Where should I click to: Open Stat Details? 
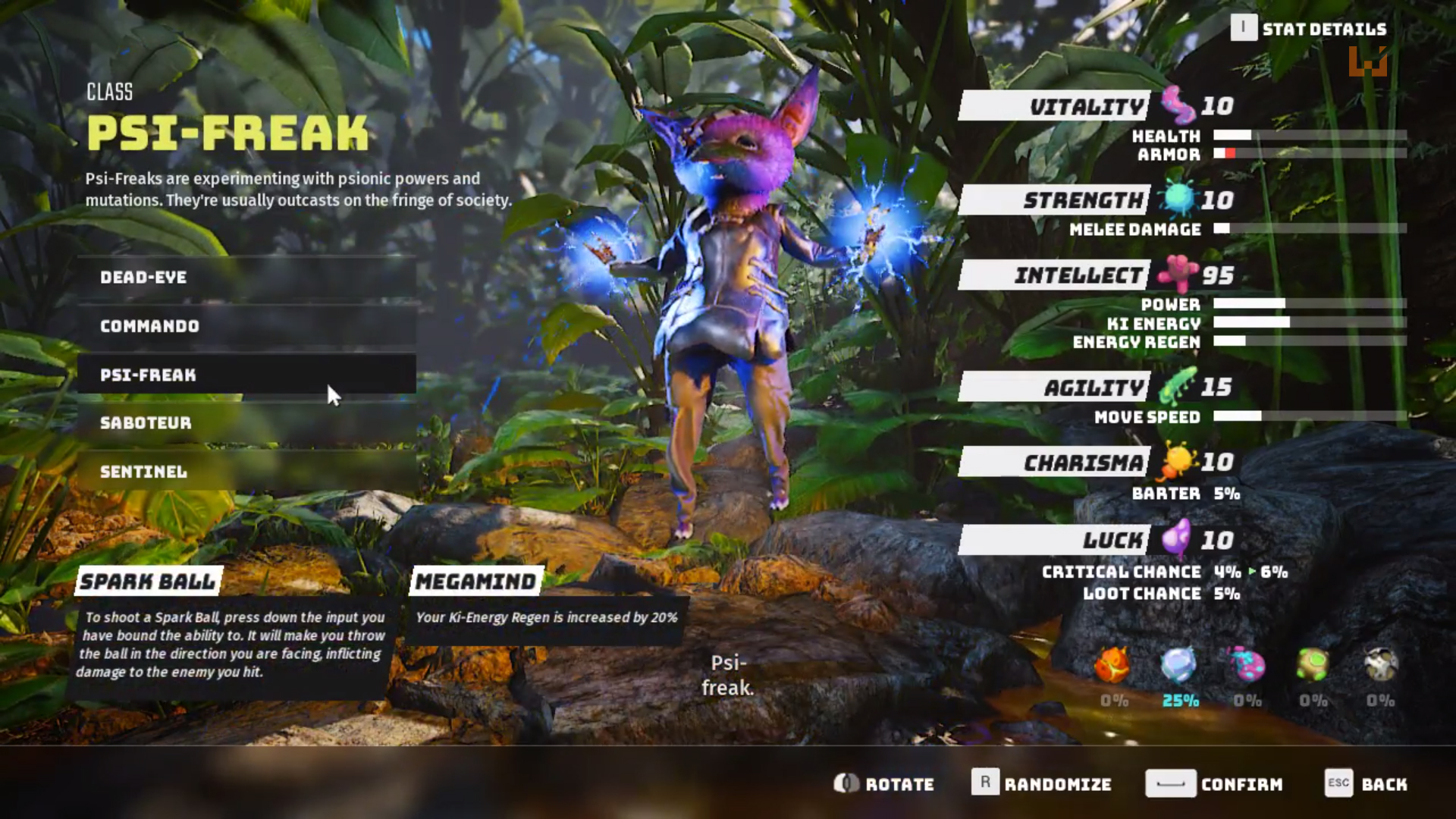point(1309,29)
